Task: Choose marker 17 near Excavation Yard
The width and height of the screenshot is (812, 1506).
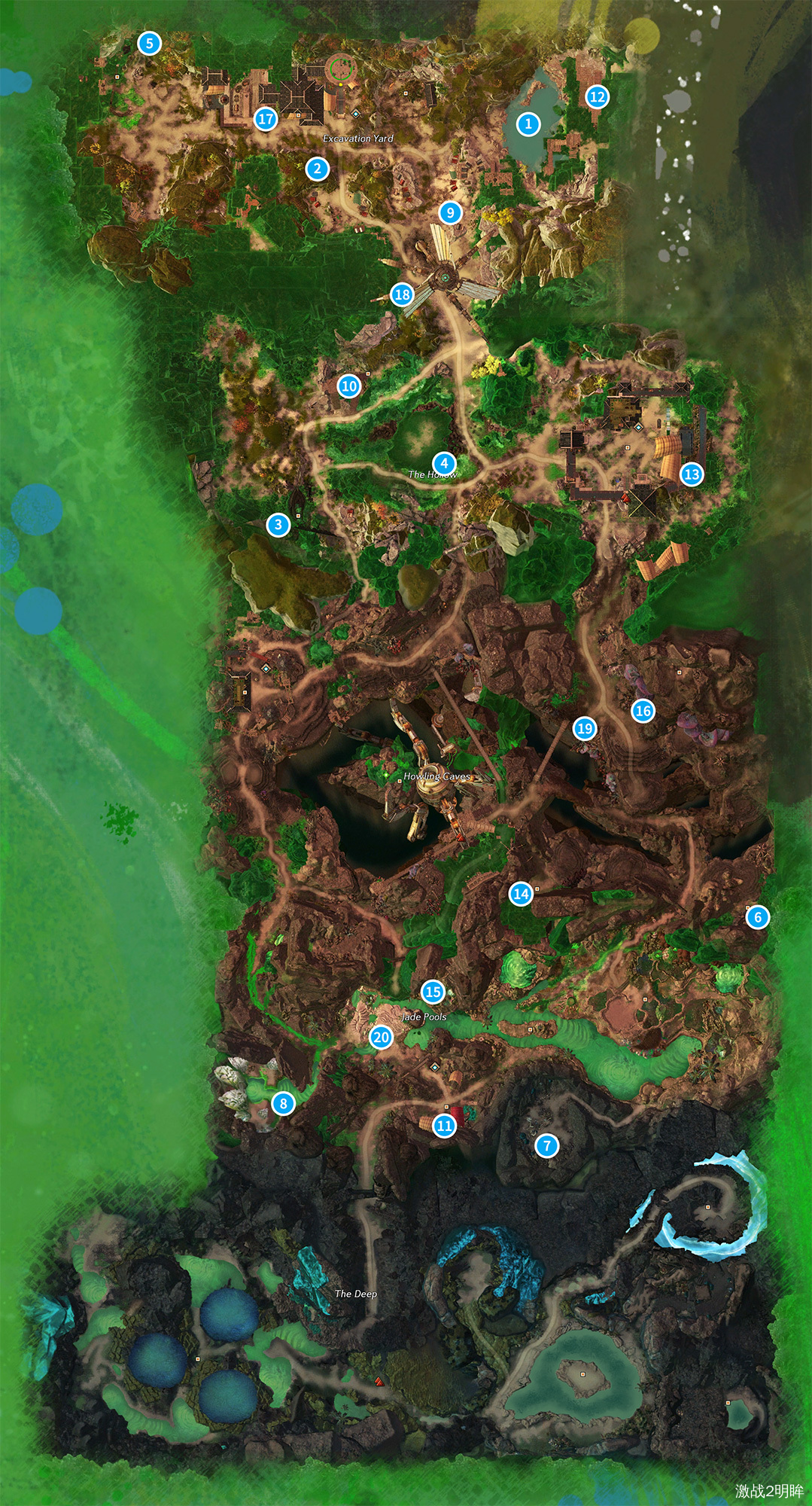Action: (266, 119)
